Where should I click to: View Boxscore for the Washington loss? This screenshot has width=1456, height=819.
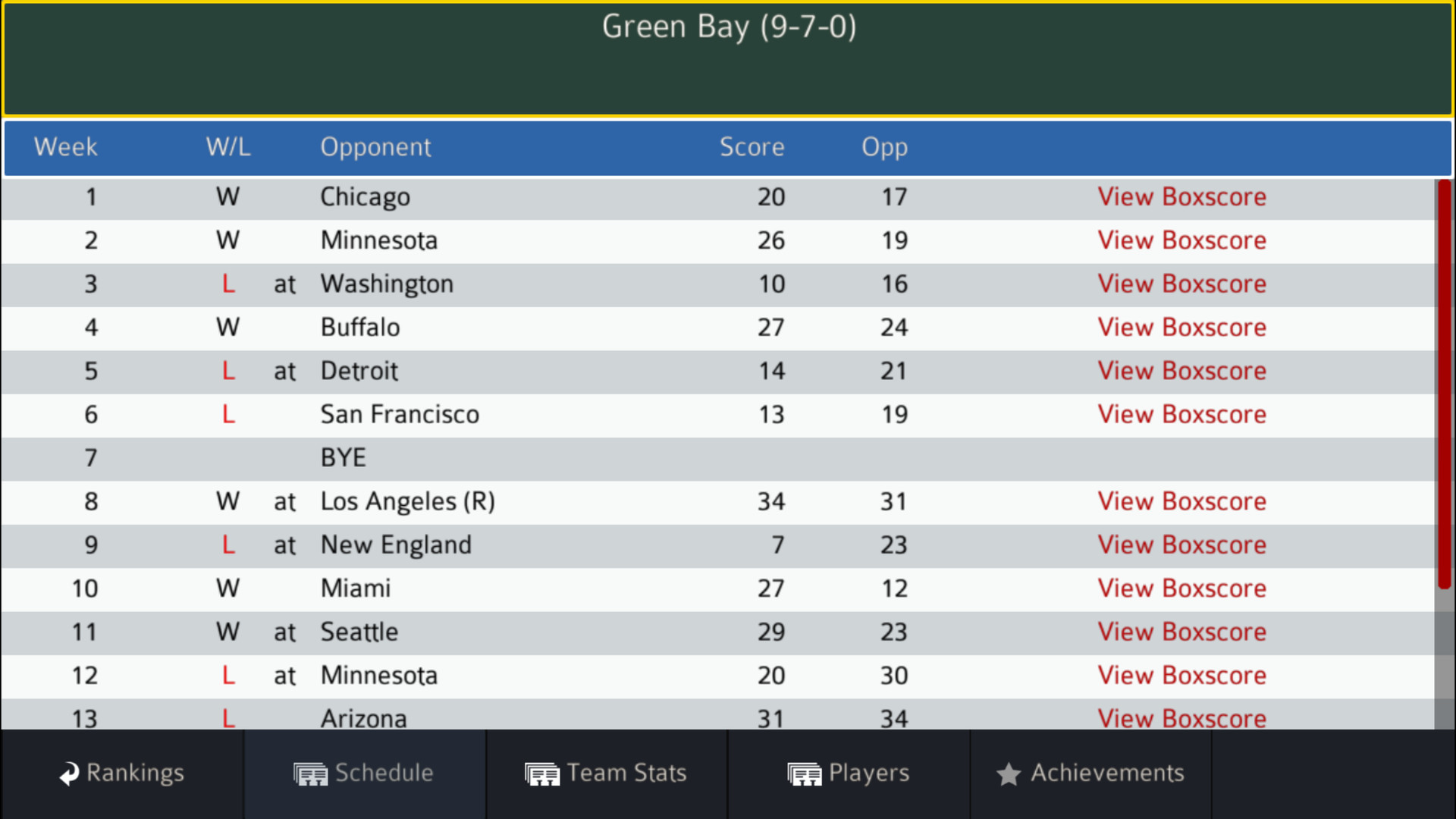tap(1182, 284)
